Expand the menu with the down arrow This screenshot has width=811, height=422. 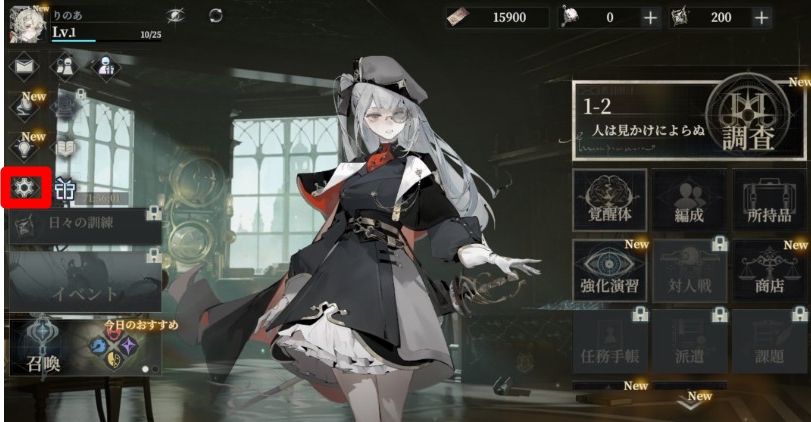tap(690, 404)
